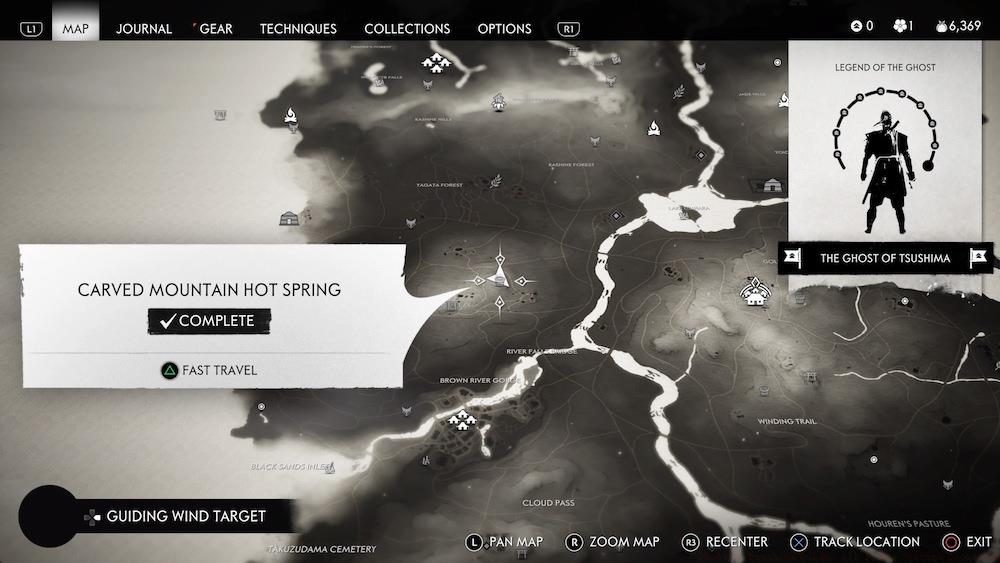Select The Ghost of Tsushima quest banner
This screenshot has width=1000, height=563.
tap(885, 258)
